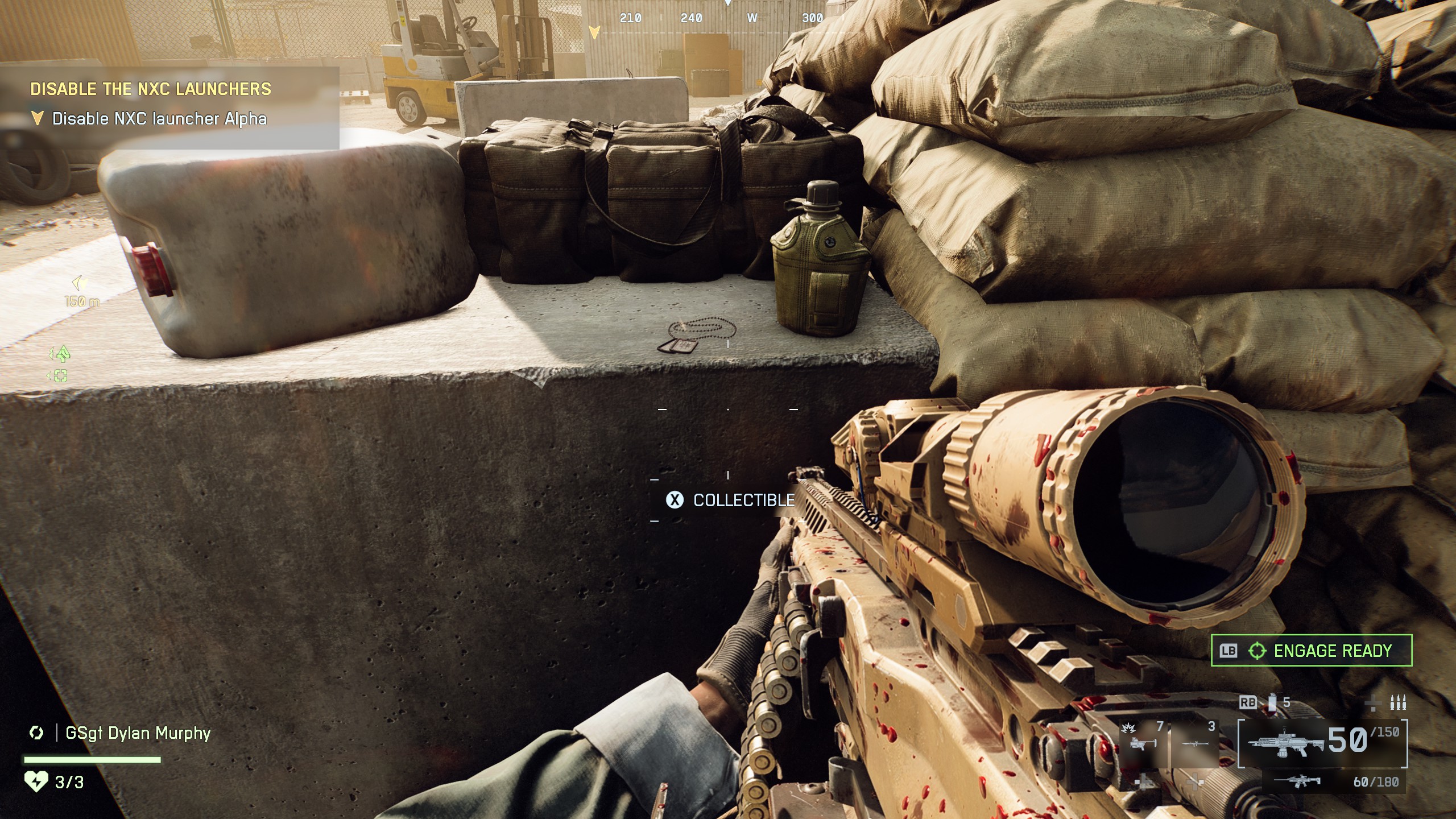Click the DISABLE THE NXC LAUNCHERS objective title
This screenshot has height=819, width=1456.
151,89
